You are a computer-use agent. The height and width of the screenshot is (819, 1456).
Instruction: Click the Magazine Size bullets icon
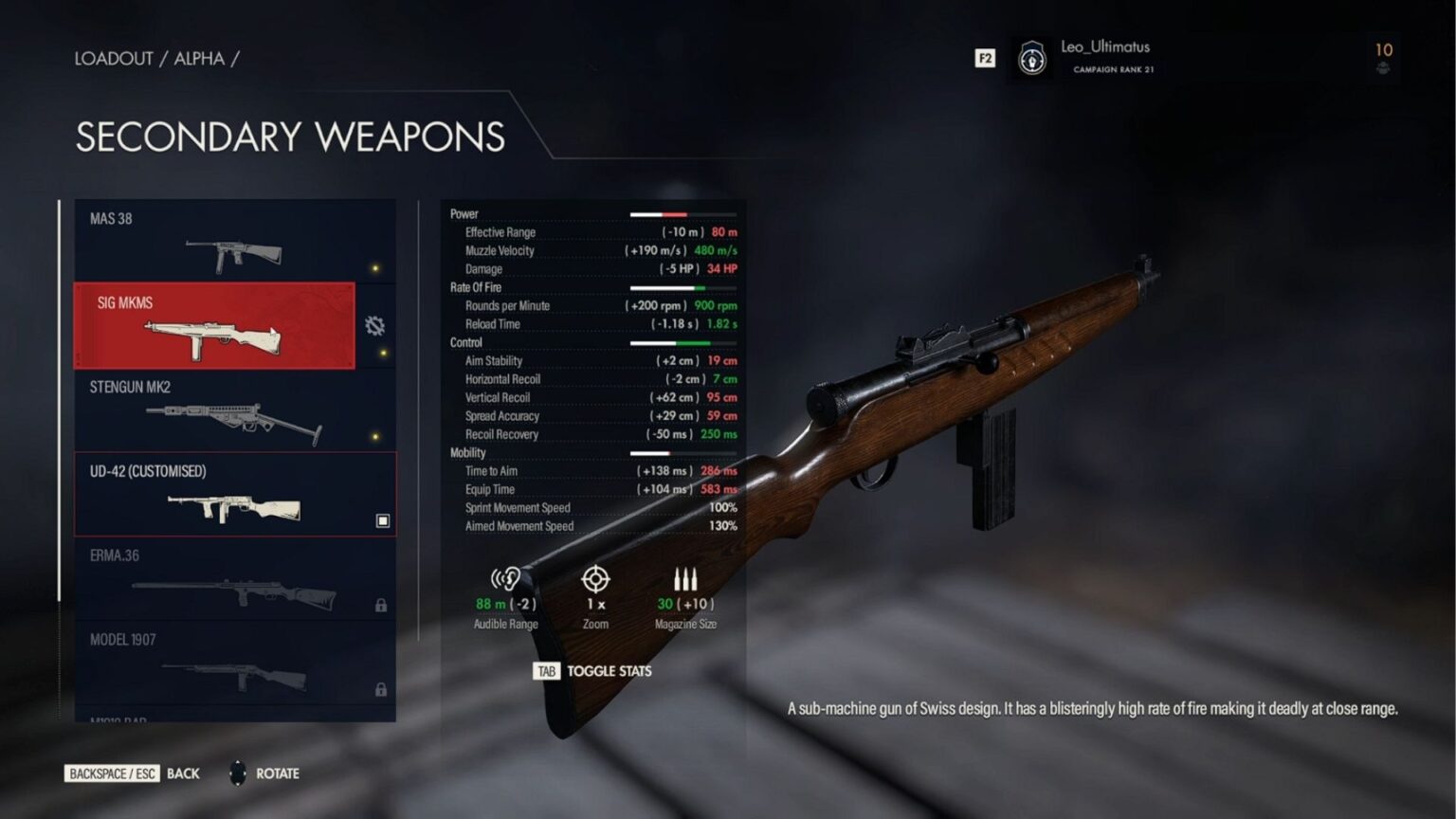pyautogui.click(x=687, y=576)
